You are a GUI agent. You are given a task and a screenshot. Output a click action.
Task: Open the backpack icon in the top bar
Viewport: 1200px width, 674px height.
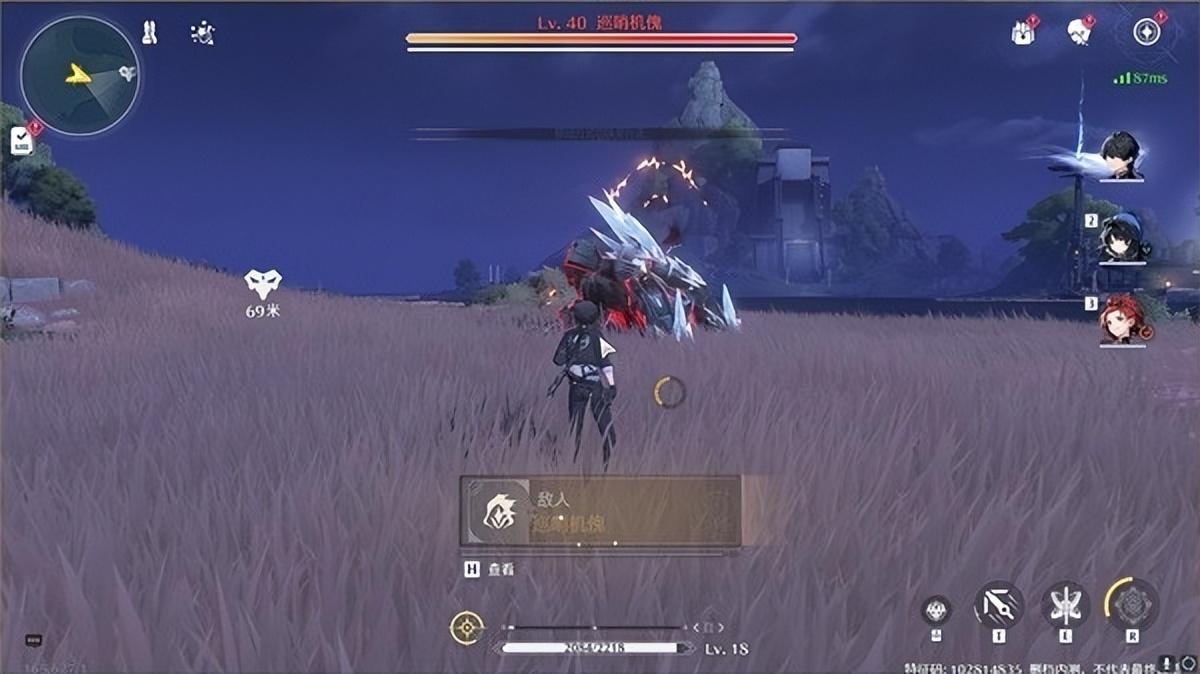coord(1022,33)
